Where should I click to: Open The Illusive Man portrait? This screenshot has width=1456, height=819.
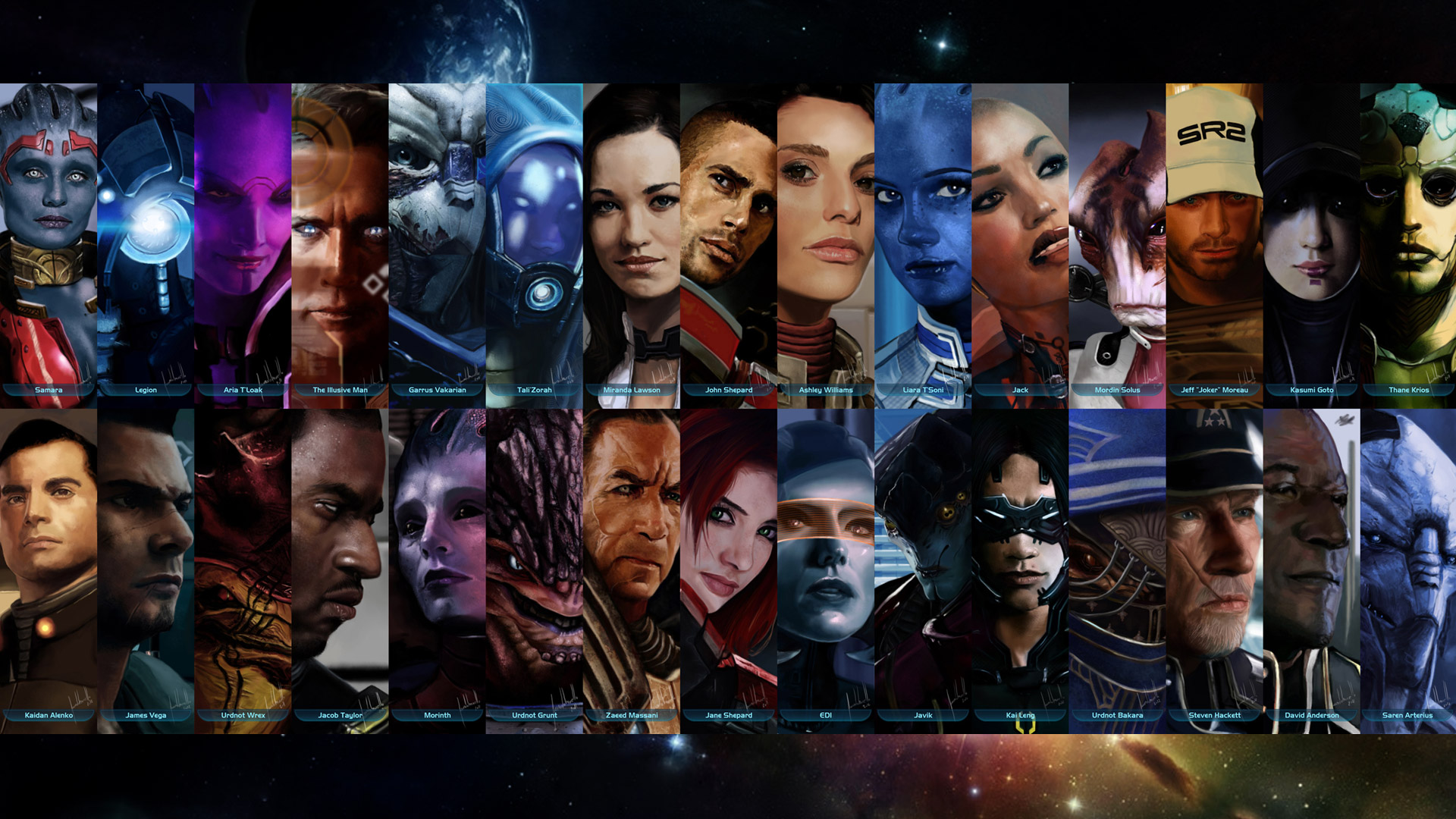(340, 243)
